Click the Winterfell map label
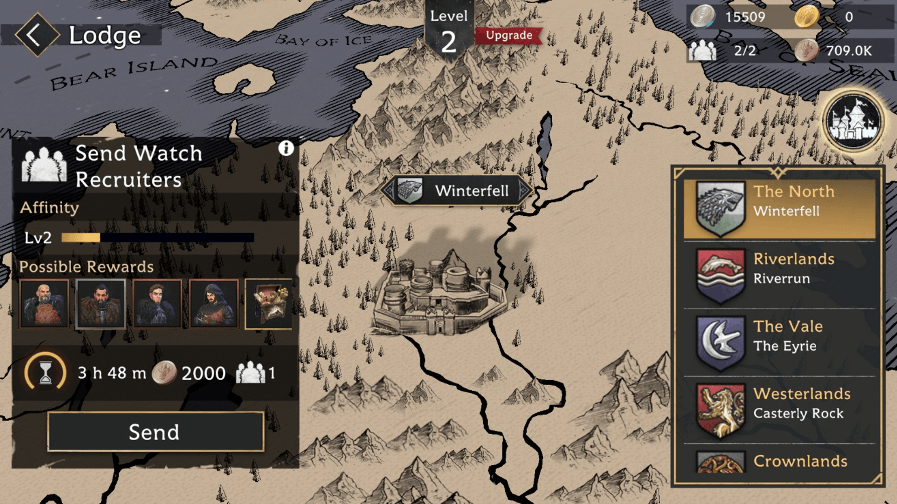Screen dimensions: 897x504 (457, 191)
